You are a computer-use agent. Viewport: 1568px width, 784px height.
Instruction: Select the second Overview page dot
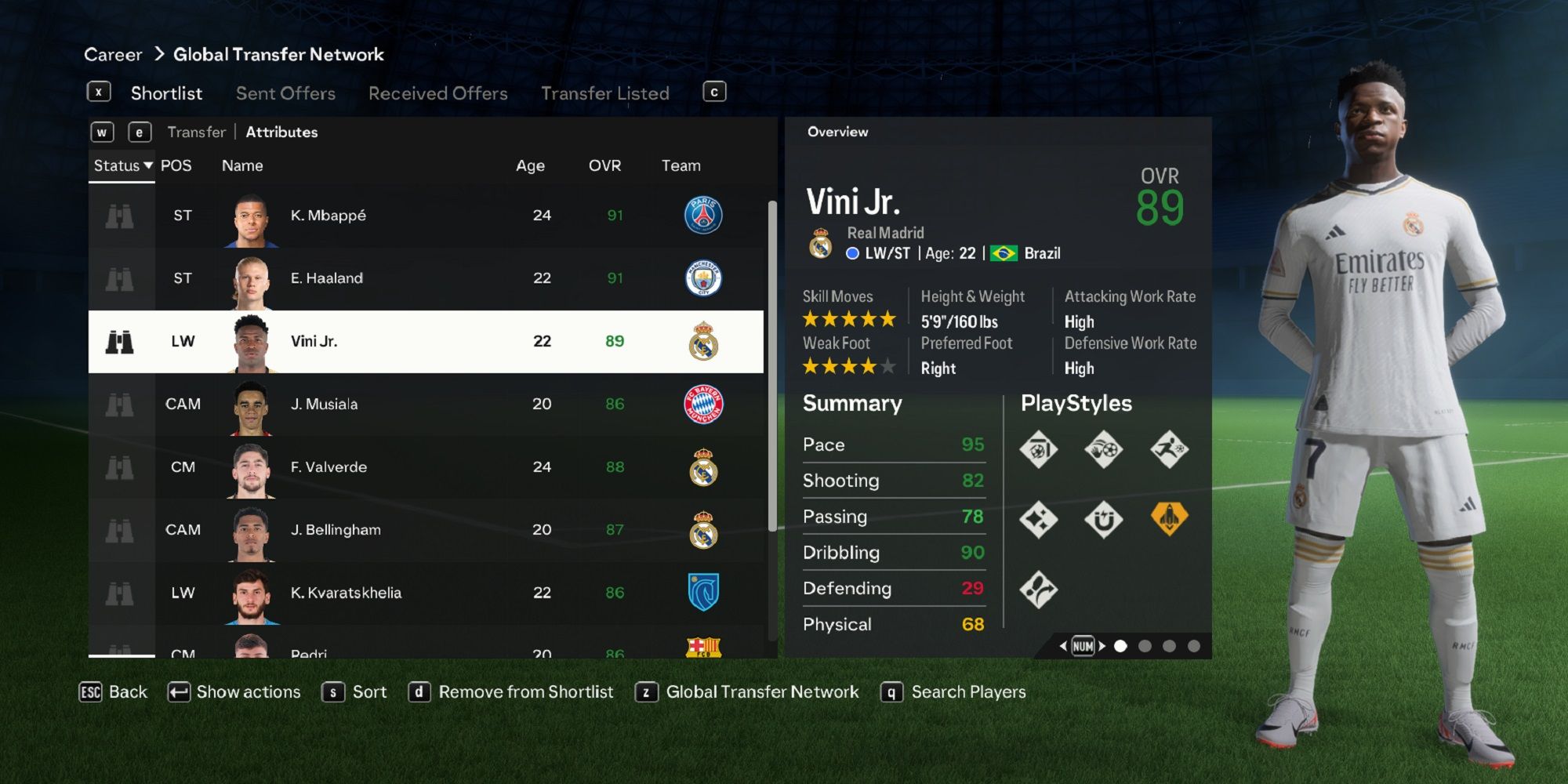(x=1145, y=646)
